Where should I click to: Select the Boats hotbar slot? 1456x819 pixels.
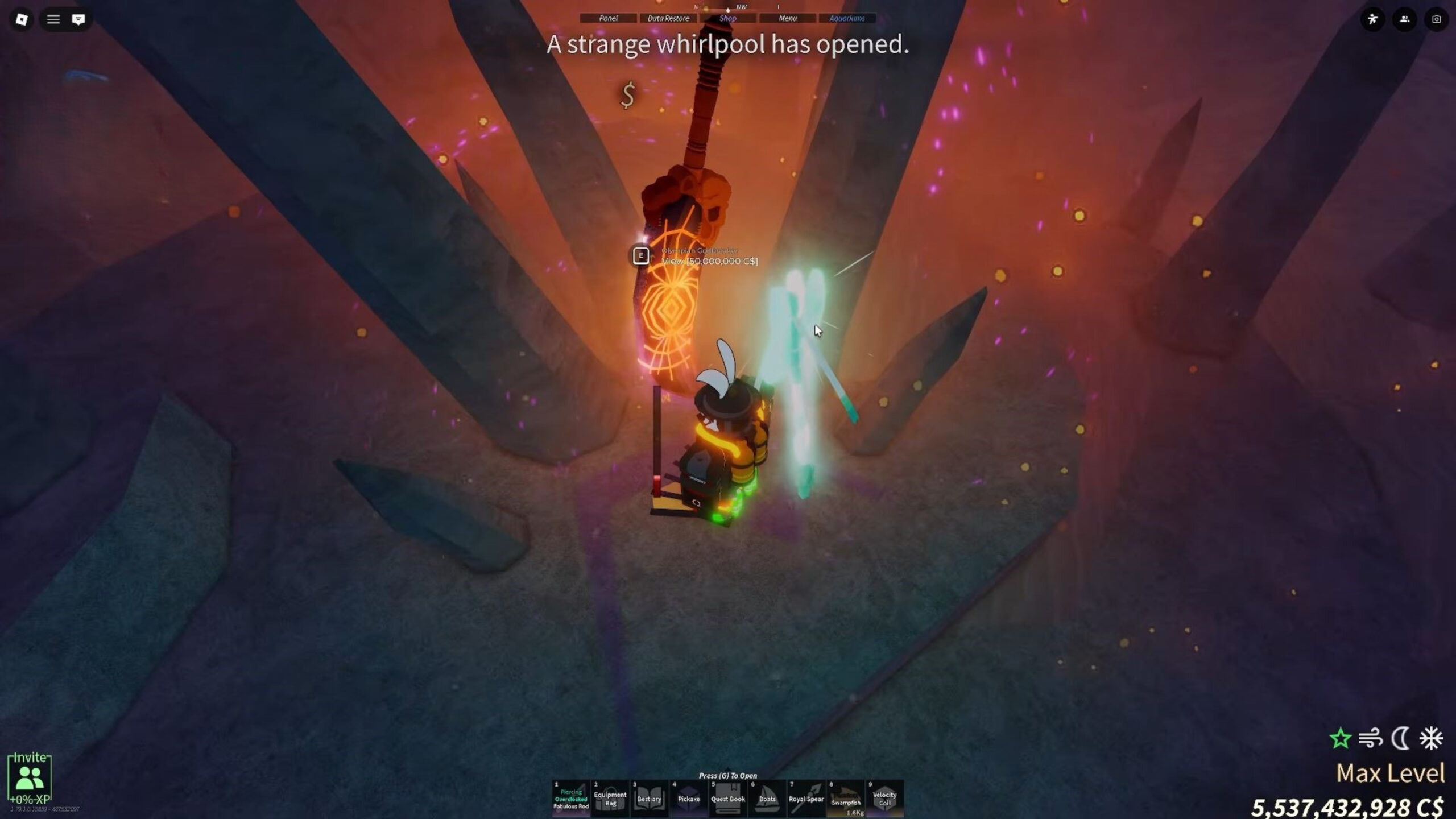(x=767, y=799)
